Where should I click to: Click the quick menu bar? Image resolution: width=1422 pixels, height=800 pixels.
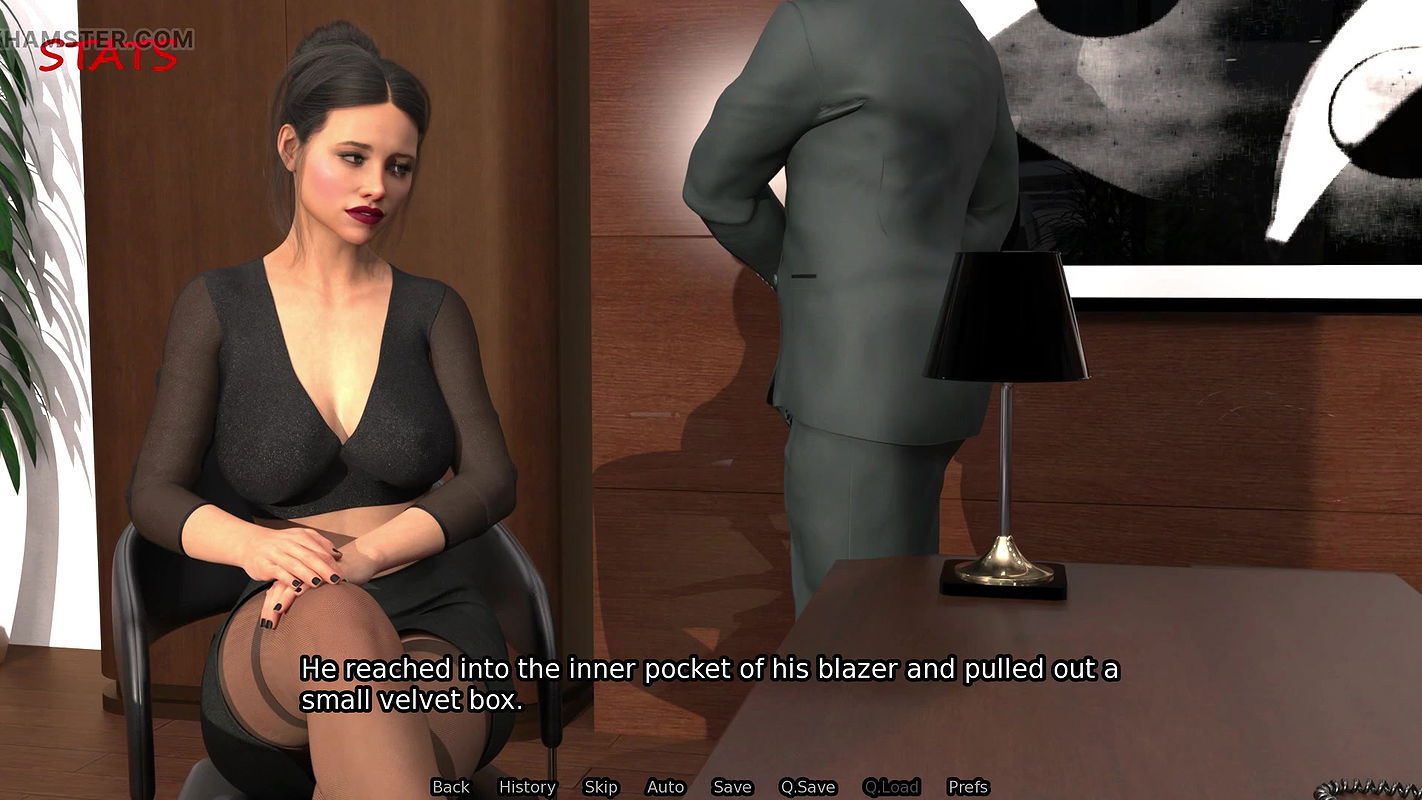[710, 787]
